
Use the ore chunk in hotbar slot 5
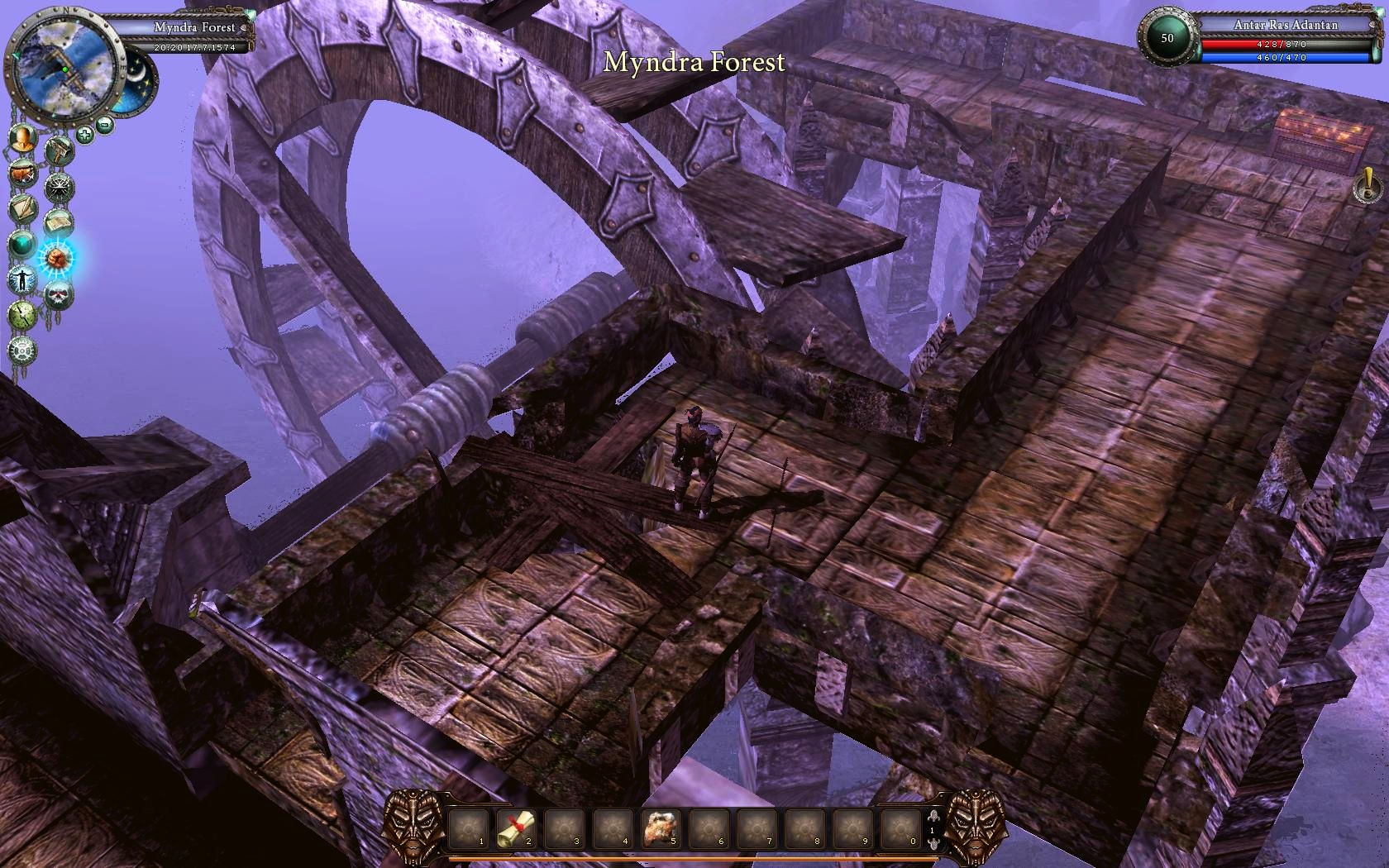(x=661, y=827)
